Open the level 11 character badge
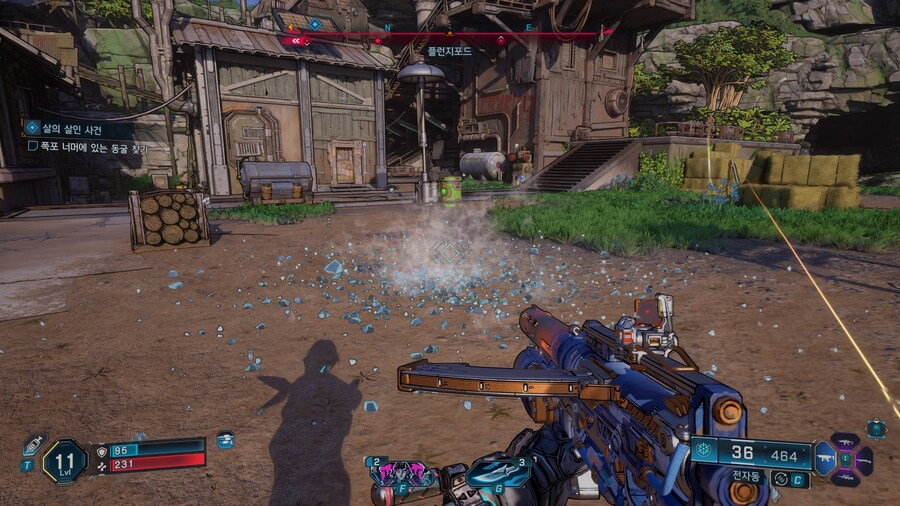 point(64,462)
